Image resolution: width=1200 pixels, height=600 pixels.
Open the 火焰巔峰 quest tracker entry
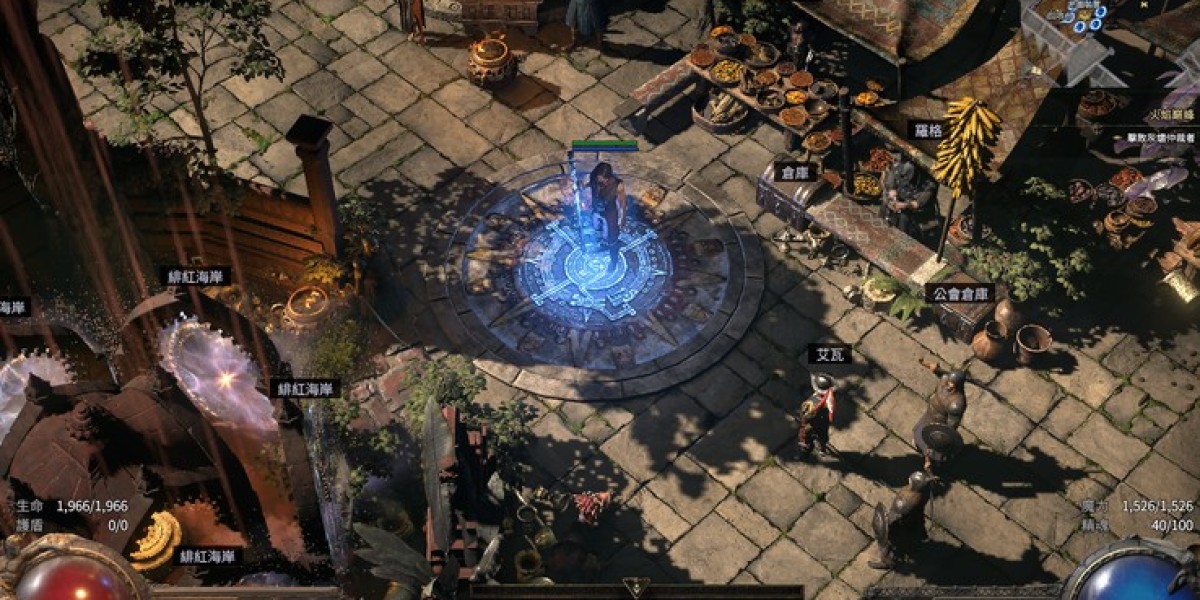click(1167, 116)
